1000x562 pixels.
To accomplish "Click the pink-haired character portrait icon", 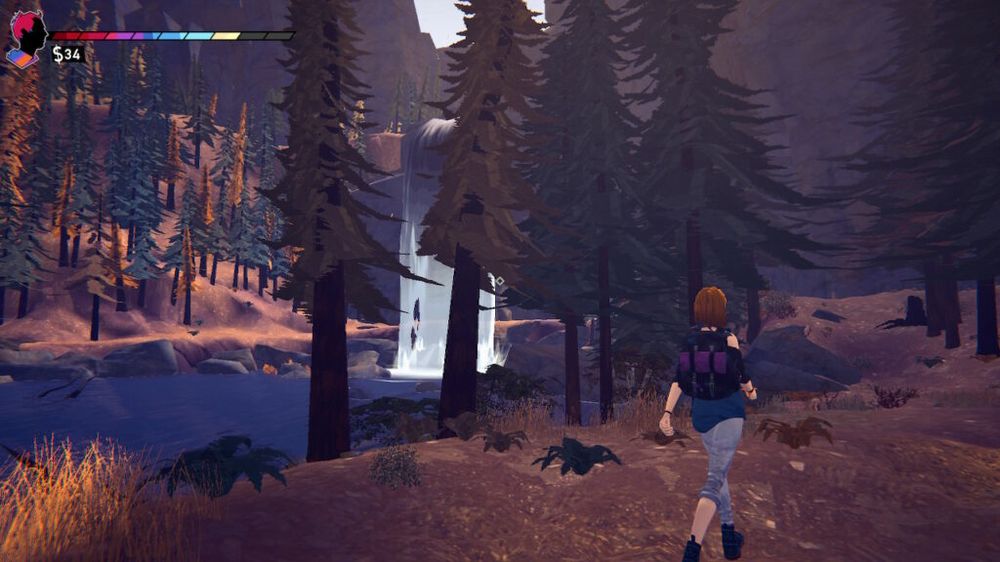I will coord(27,36).
